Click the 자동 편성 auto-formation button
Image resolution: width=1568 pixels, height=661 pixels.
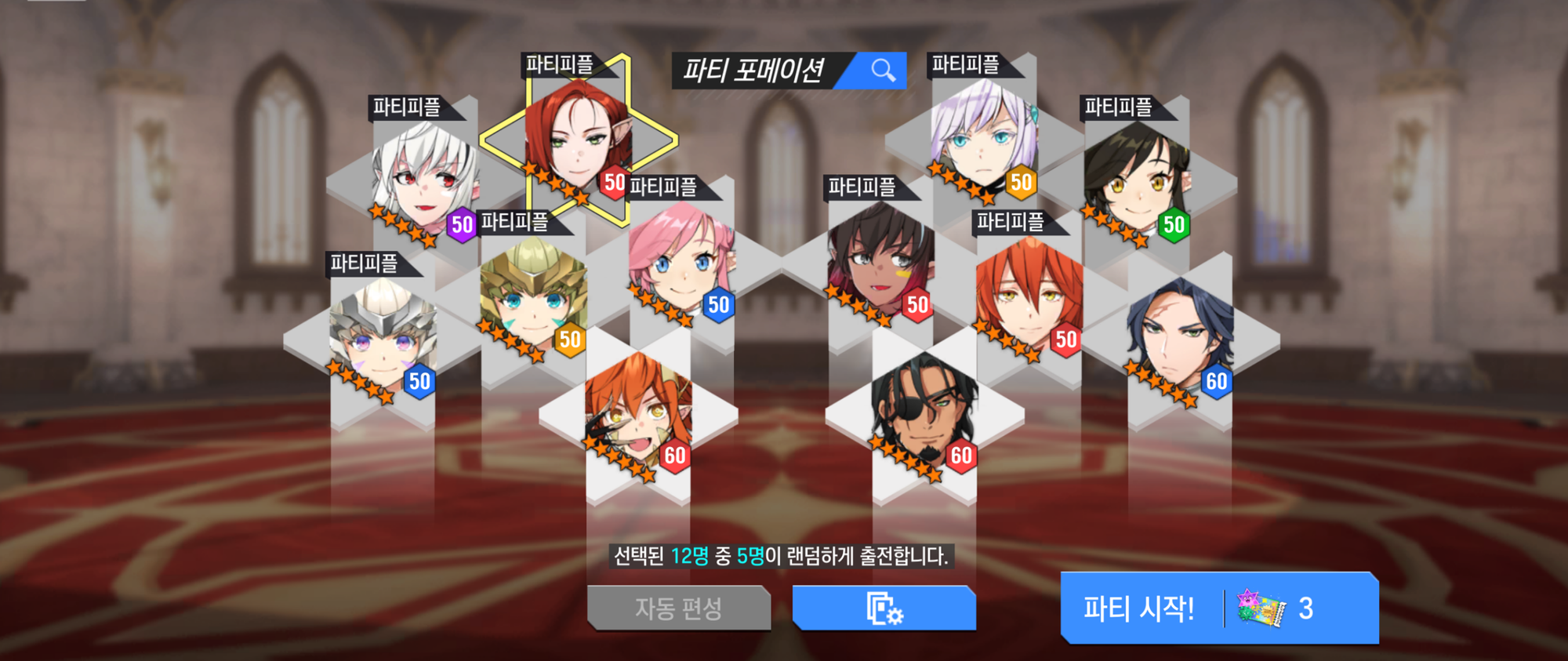(678, 608)
